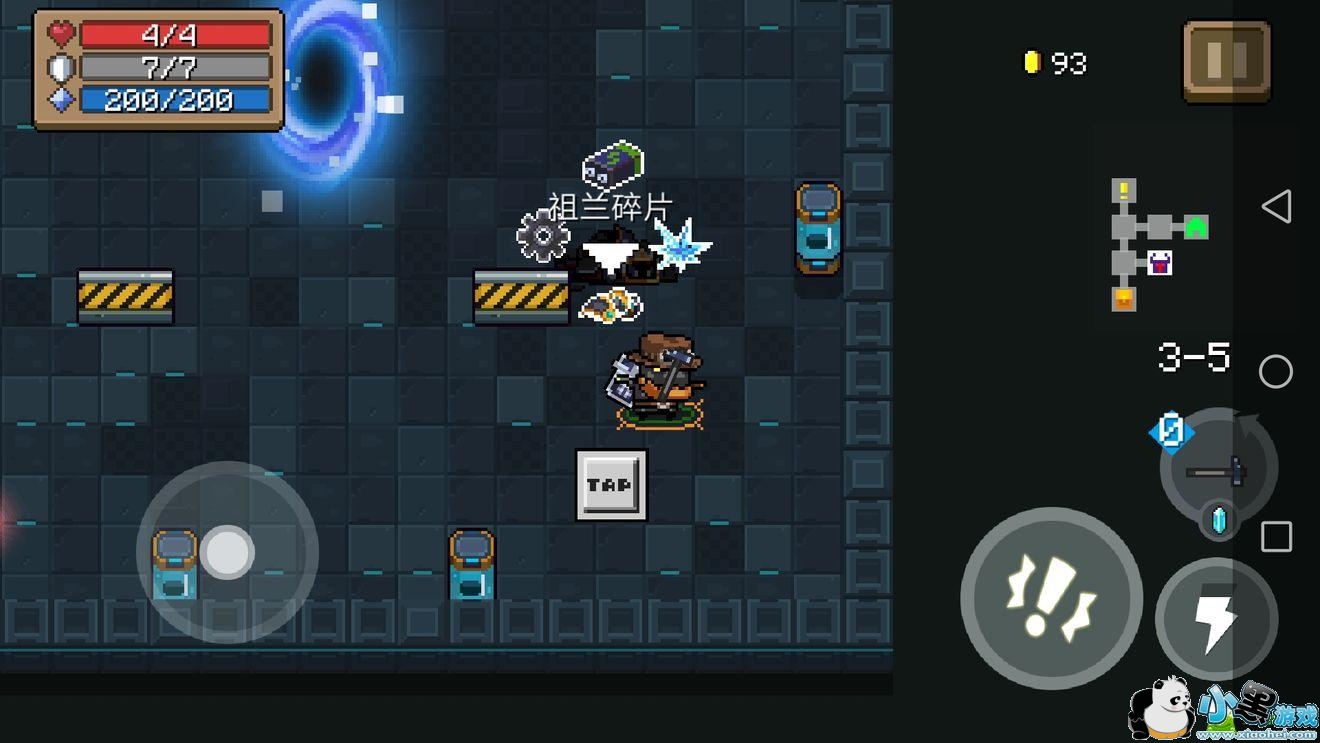
Task: Open the dungeon minimap
Action: pyautogui.click(x=1158, y=245)
